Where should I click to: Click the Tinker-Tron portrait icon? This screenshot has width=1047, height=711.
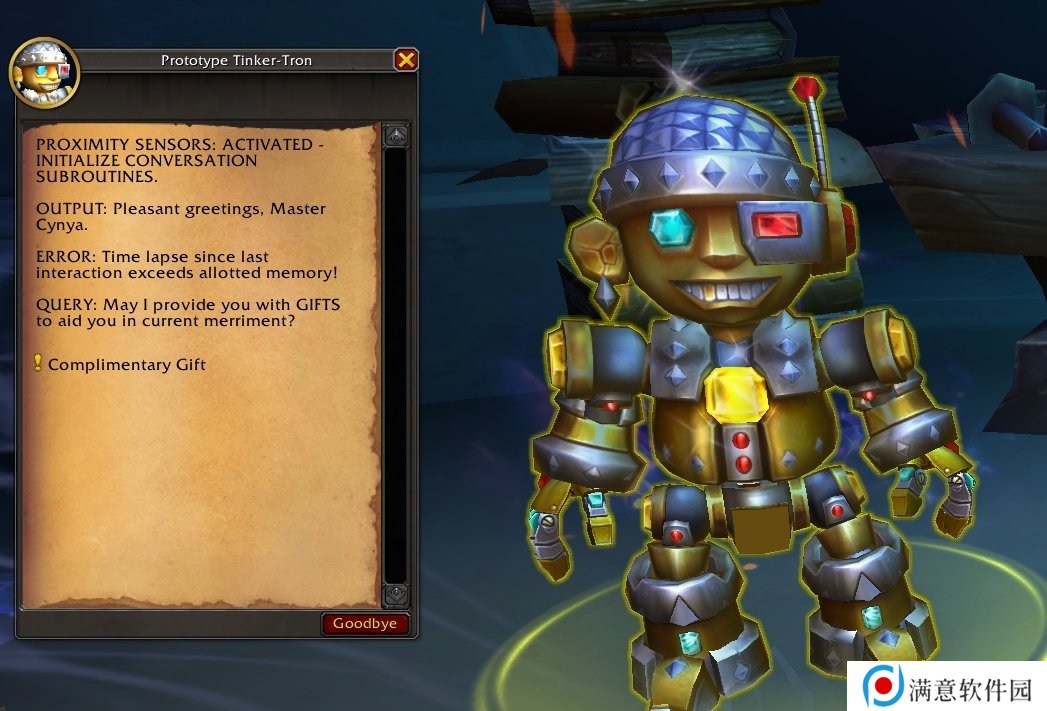pos(44,74)
